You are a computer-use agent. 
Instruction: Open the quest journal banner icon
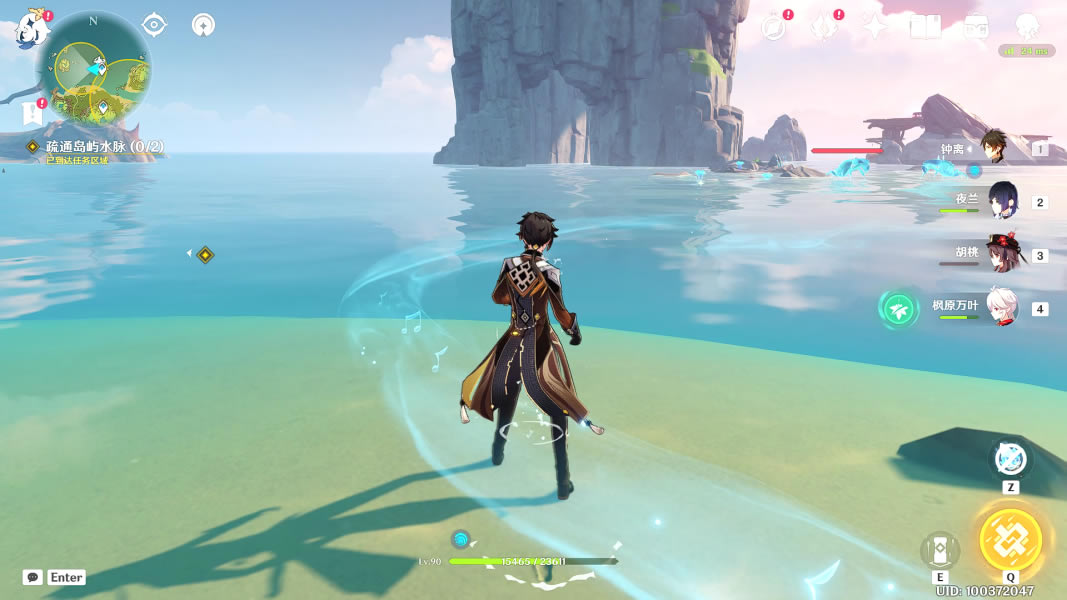coord(32,114)
